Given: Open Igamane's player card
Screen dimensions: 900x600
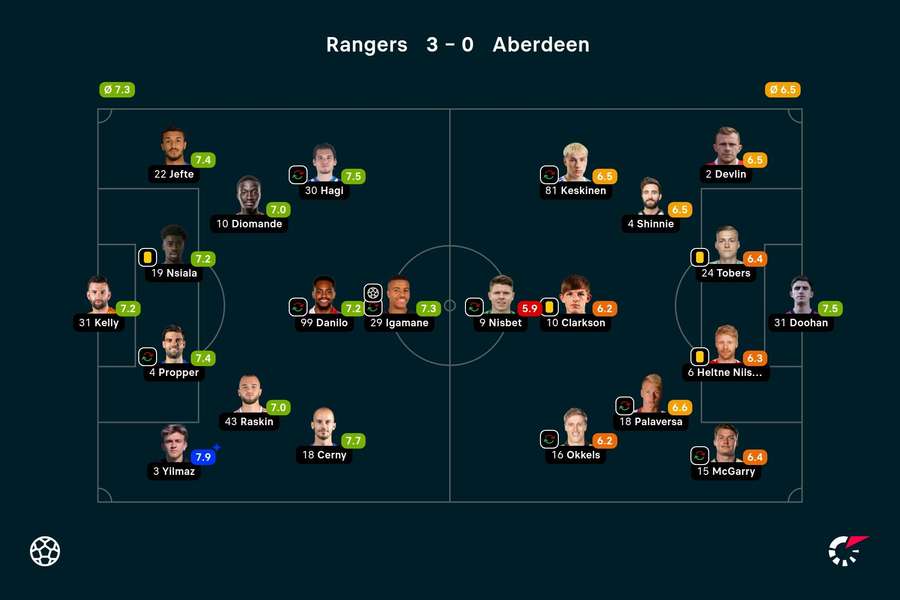Looking at the screenshot, I should coord(398,297).
